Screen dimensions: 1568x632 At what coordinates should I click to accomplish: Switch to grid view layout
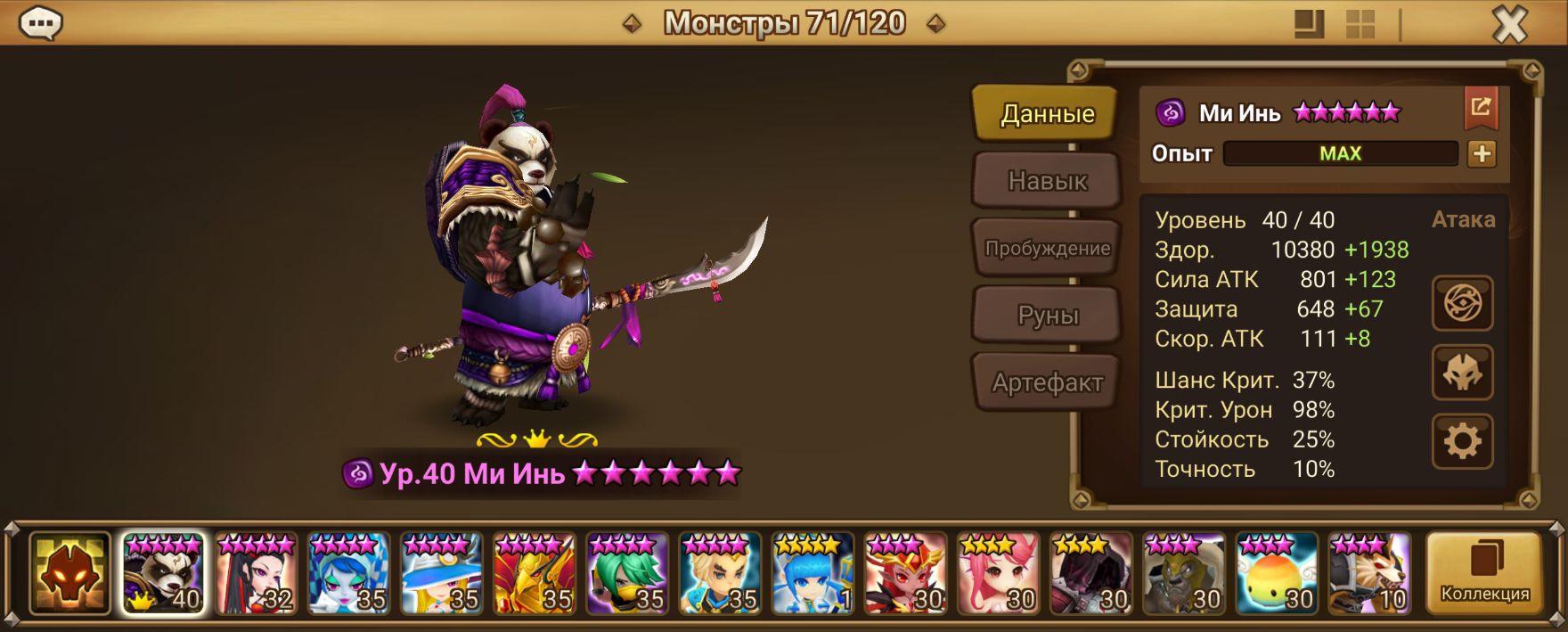point(1360,25)
